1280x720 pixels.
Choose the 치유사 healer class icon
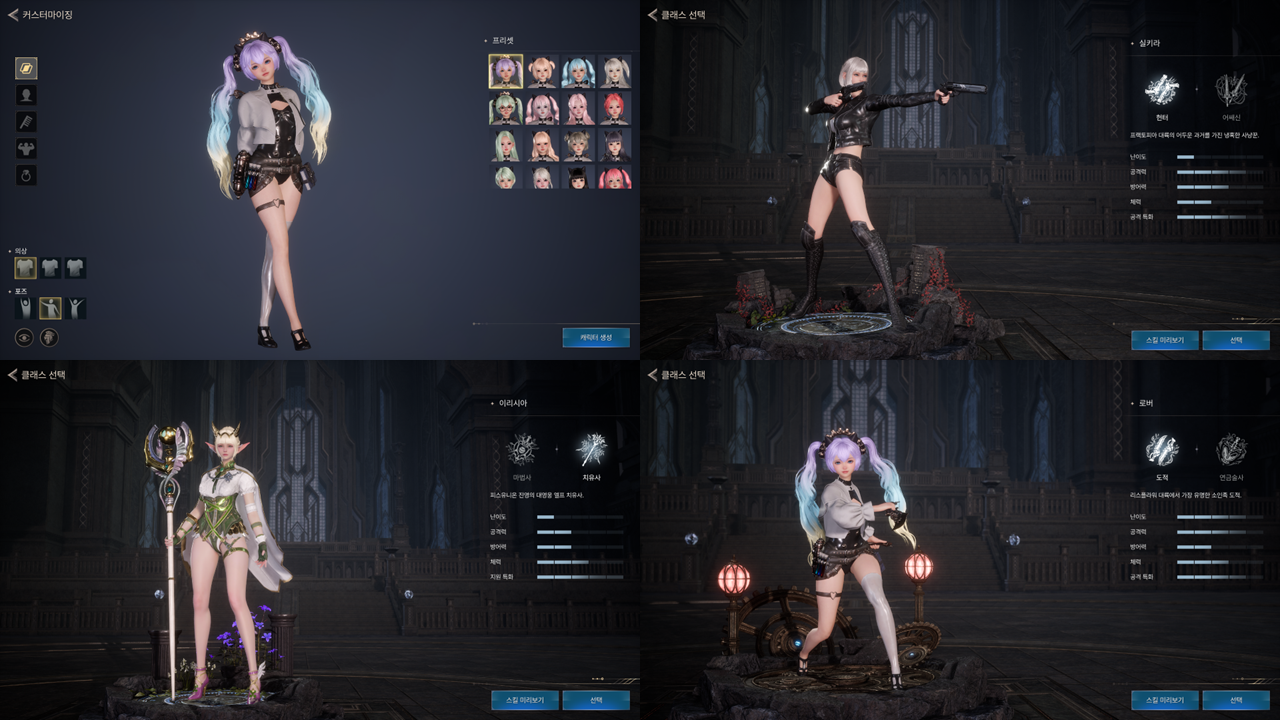pyautogui.click(x=591, y=451)
